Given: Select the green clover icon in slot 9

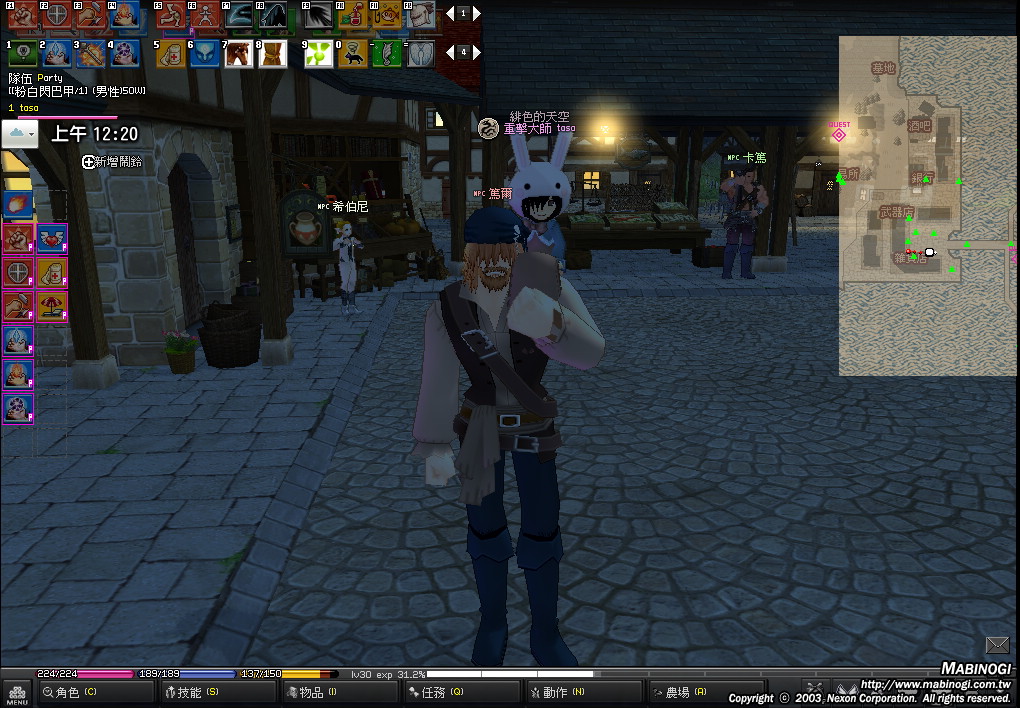Looking at the screenshot, I should 318,54.
